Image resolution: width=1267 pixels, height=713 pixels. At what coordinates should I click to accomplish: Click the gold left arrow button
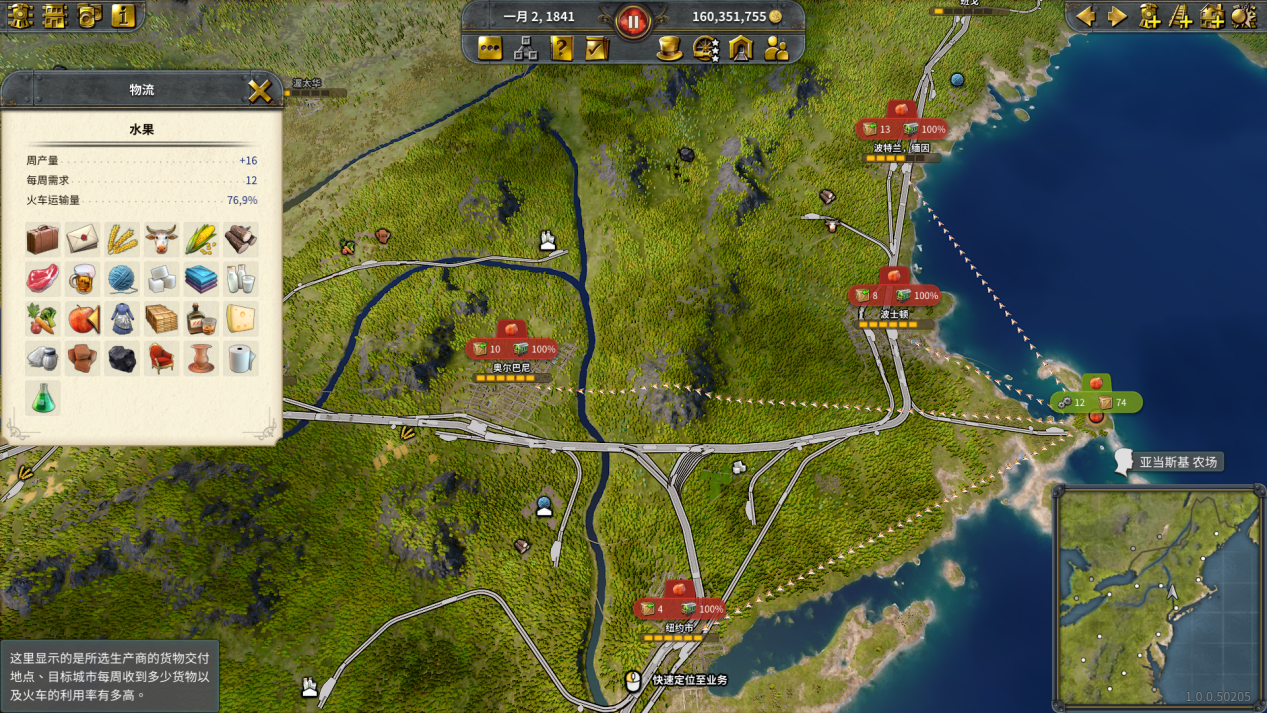(x=1086, y=16)
